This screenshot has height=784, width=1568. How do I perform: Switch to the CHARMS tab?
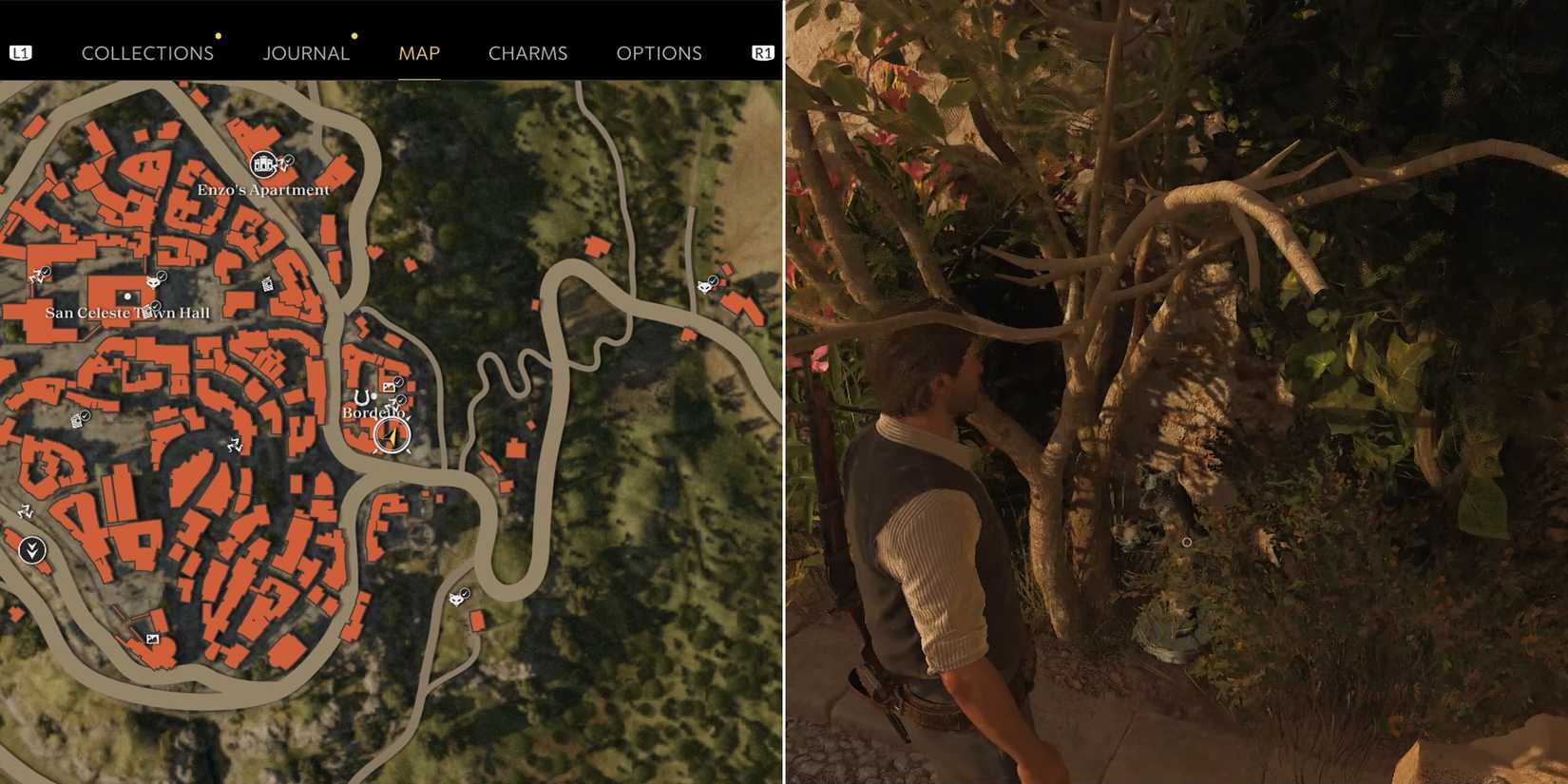(x=527, y=53)
